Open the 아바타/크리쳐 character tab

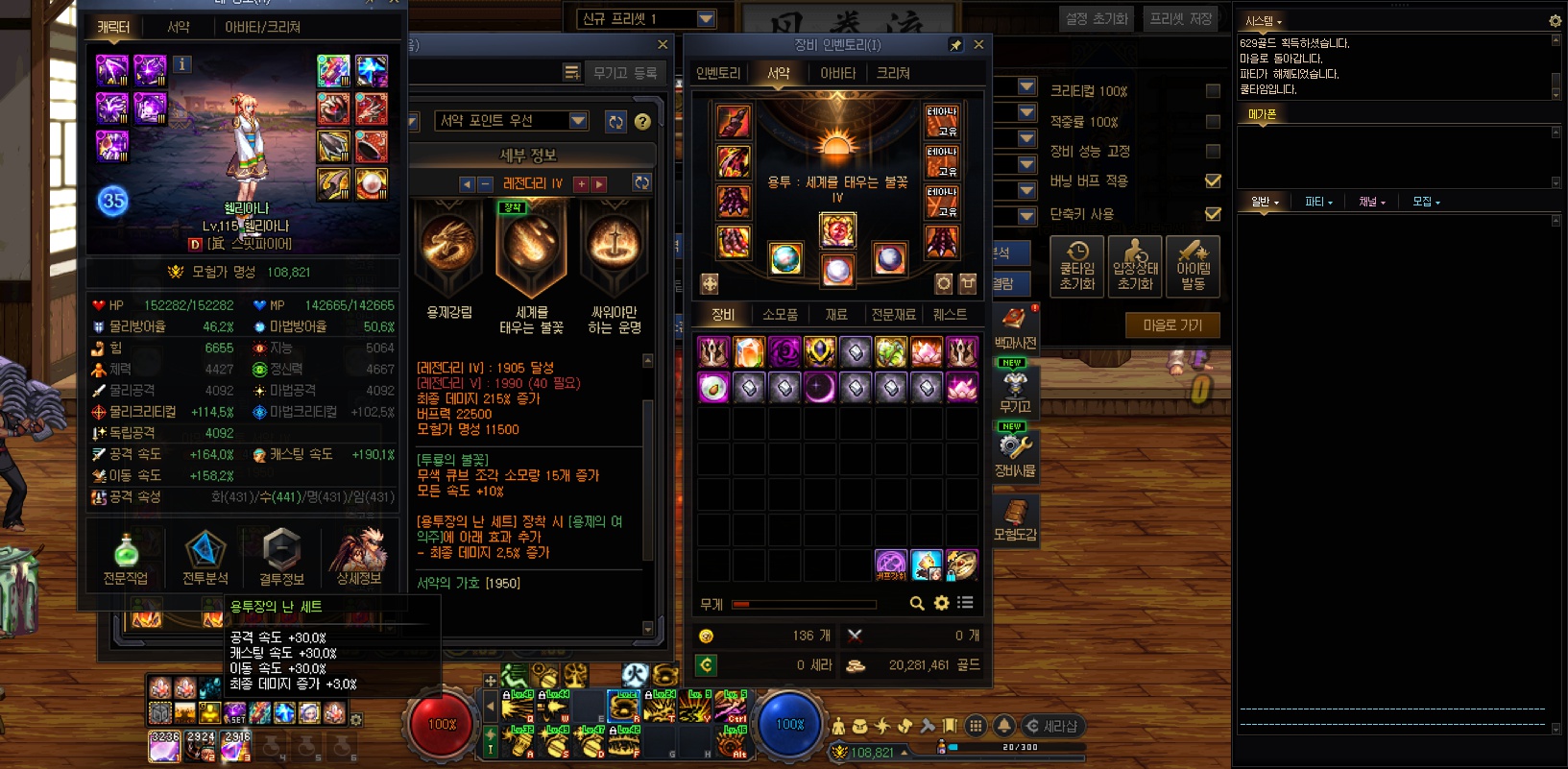pyautogui.click(x=262, y=27)
